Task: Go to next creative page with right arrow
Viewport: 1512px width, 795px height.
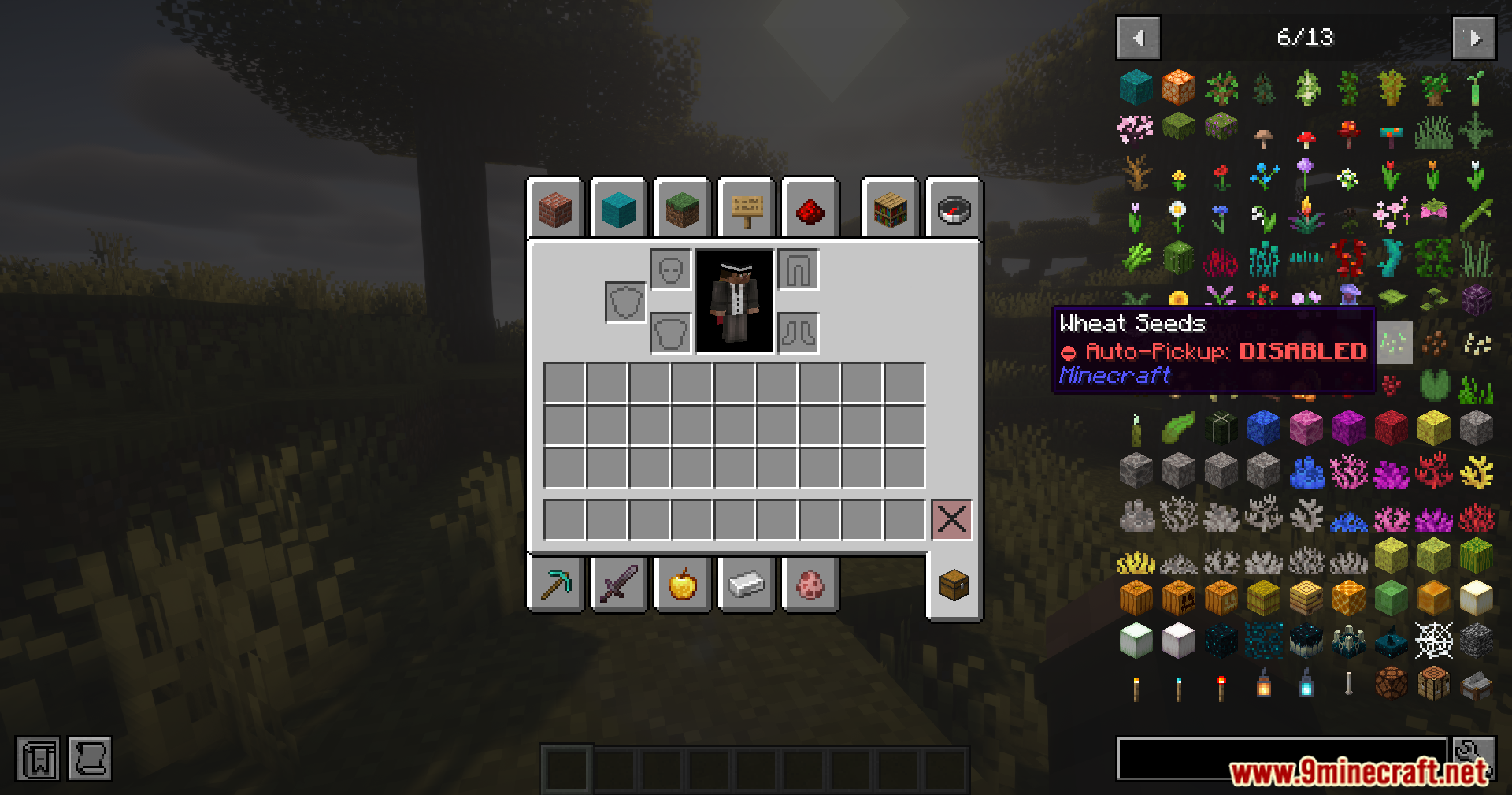Action: [x=1474, y=37]
